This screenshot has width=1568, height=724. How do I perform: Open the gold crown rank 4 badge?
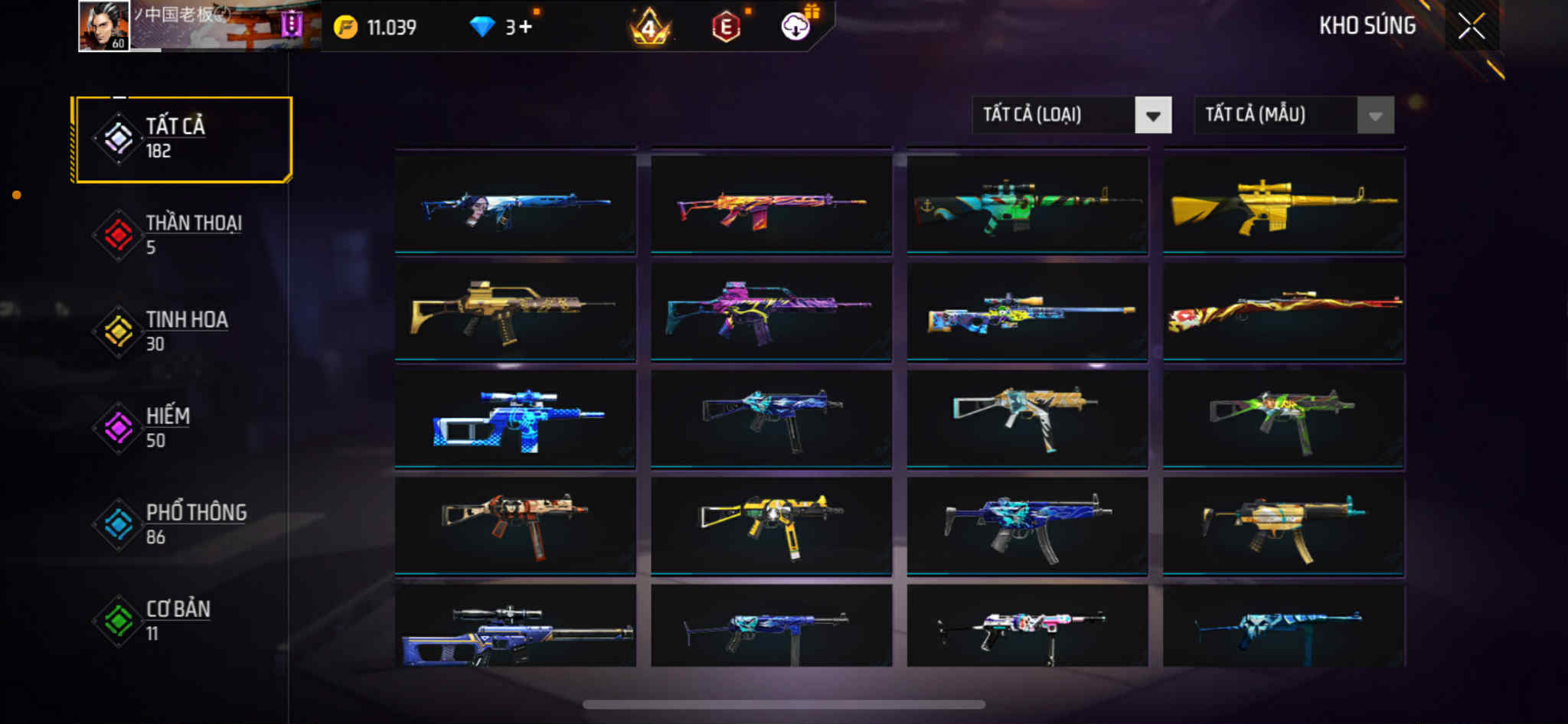[649, 28]
